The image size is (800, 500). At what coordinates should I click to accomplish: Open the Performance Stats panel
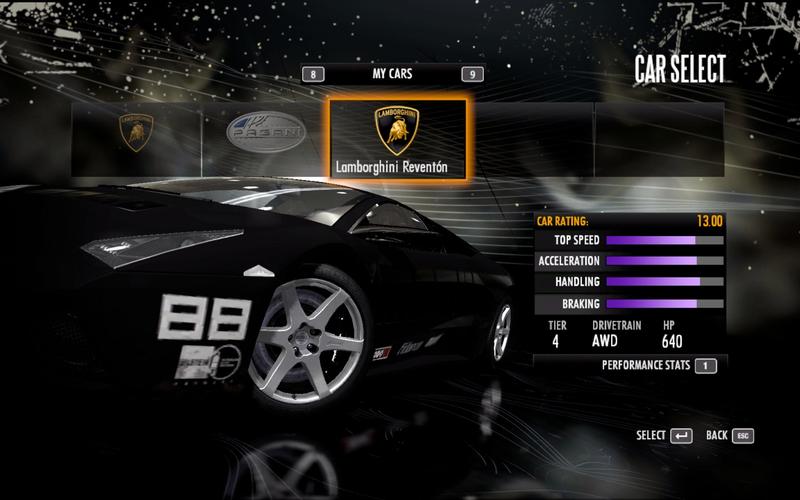(706, 366)
